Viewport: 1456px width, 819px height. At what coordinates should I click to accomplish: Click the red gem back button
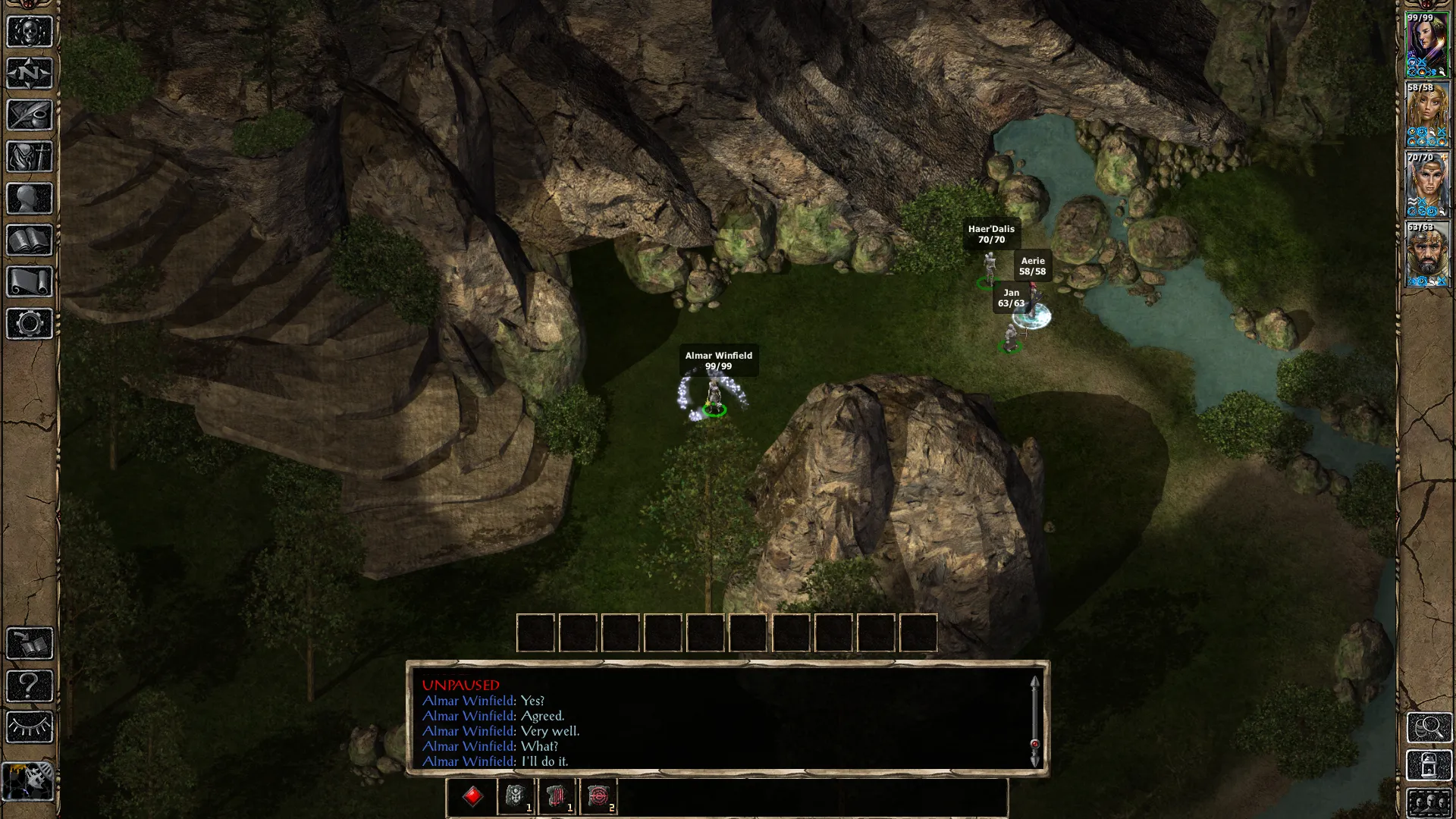472,796
